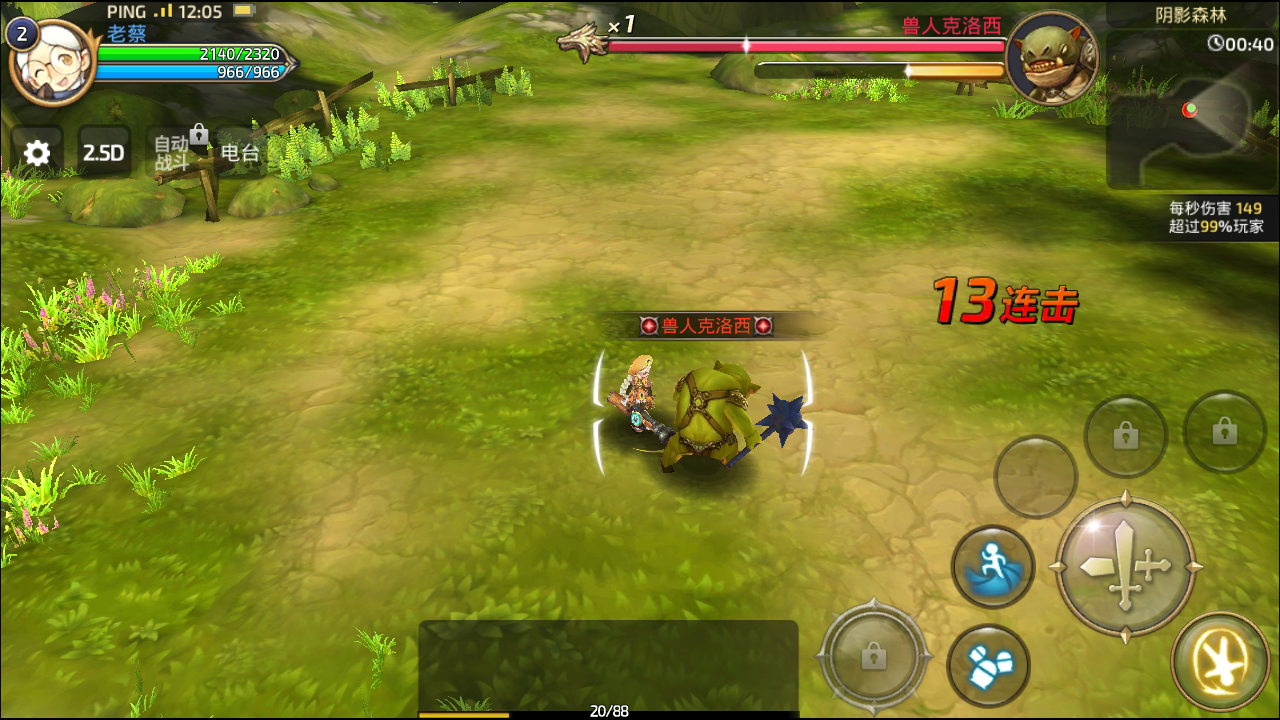
Task: Tap the player avatar portrait
Action: click(x=52, y=62)
